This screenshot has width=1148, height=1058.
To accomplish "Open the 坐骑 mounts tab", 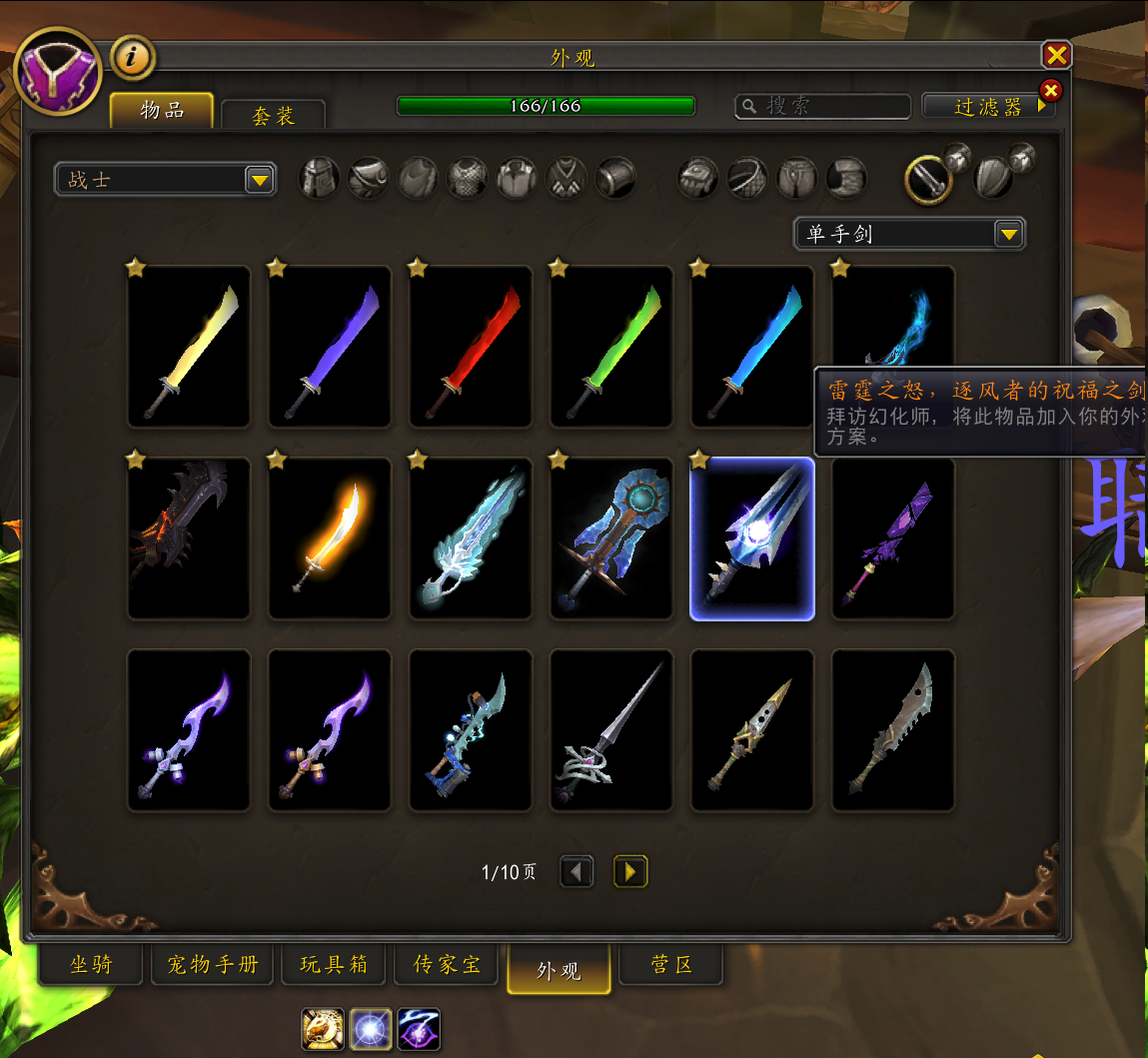I will 92,965.
